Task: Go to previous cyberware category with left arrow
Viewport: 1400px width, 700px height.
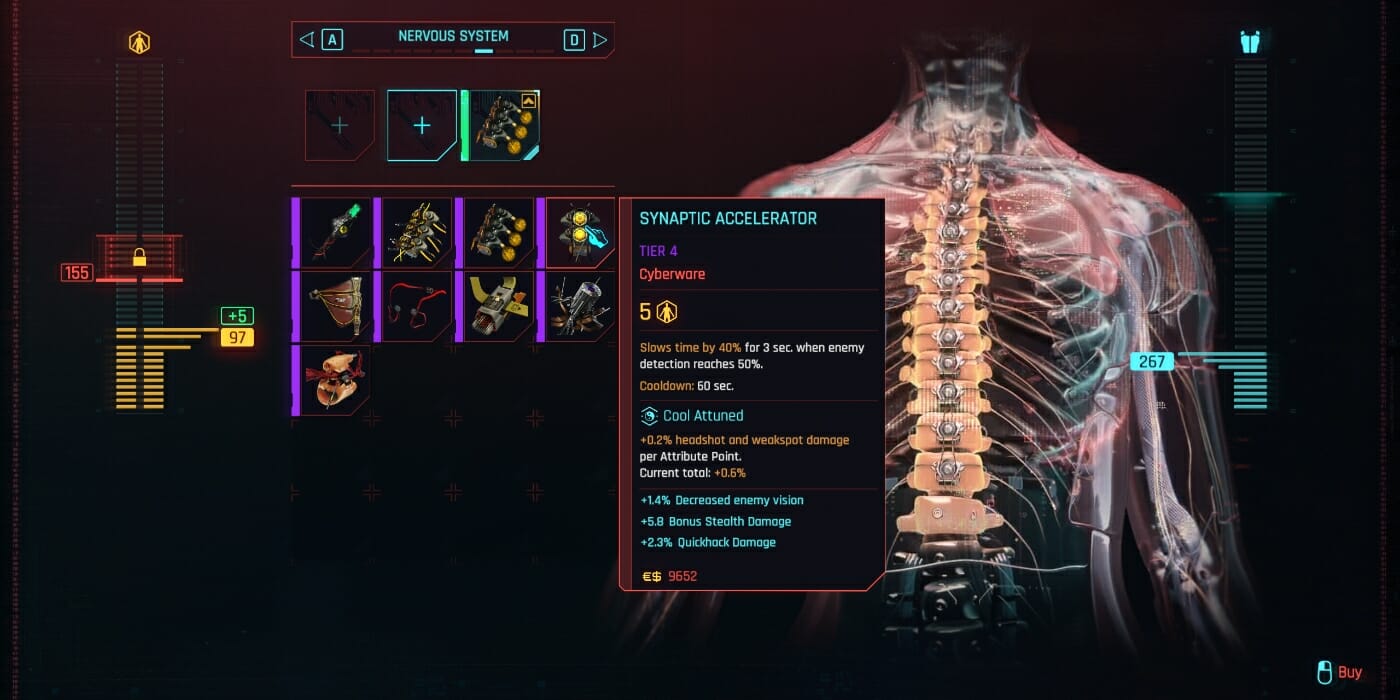Action: 307,40
